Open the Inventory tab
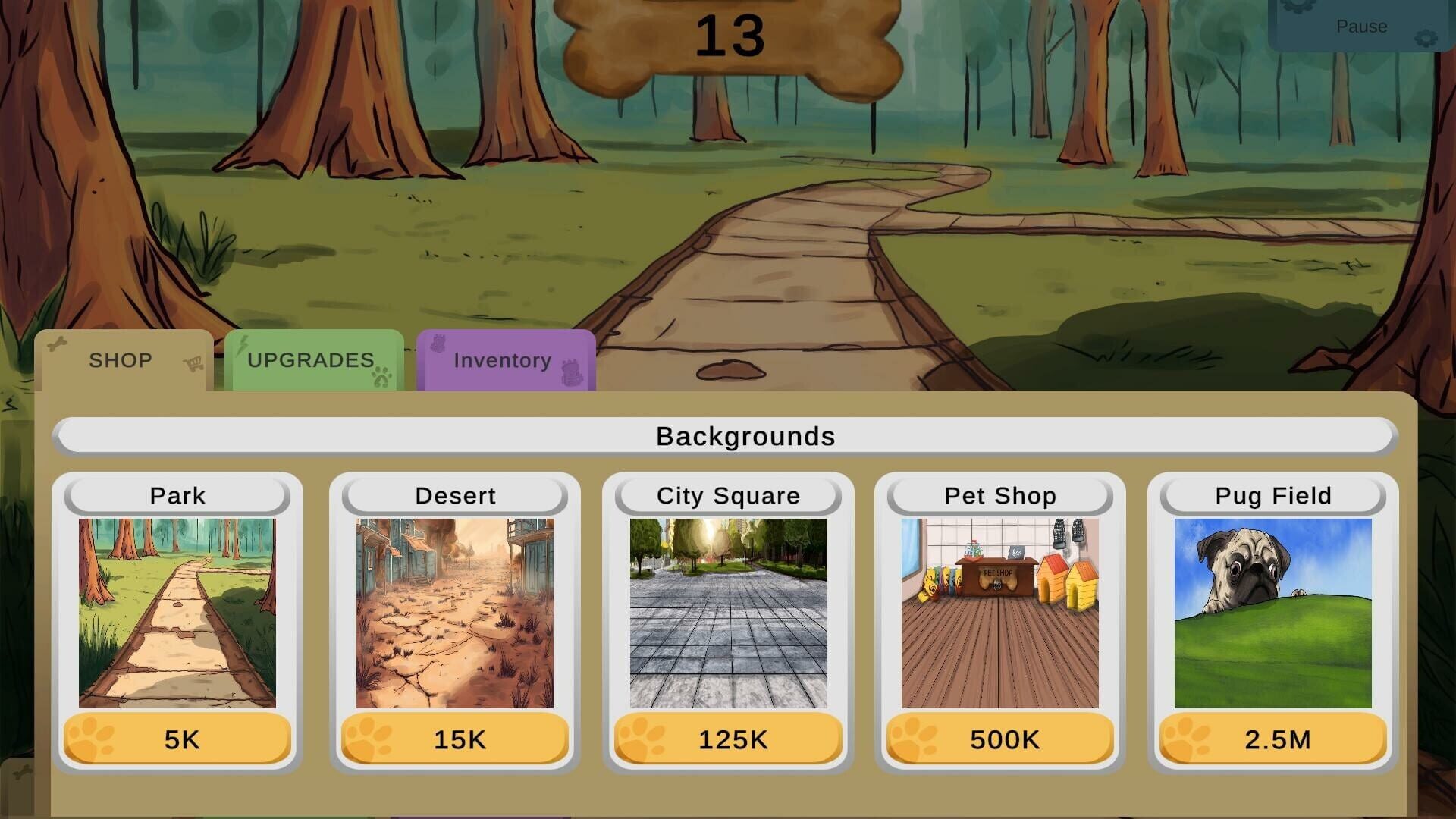Screen dimensions: 1456x819 coord(502,360)
